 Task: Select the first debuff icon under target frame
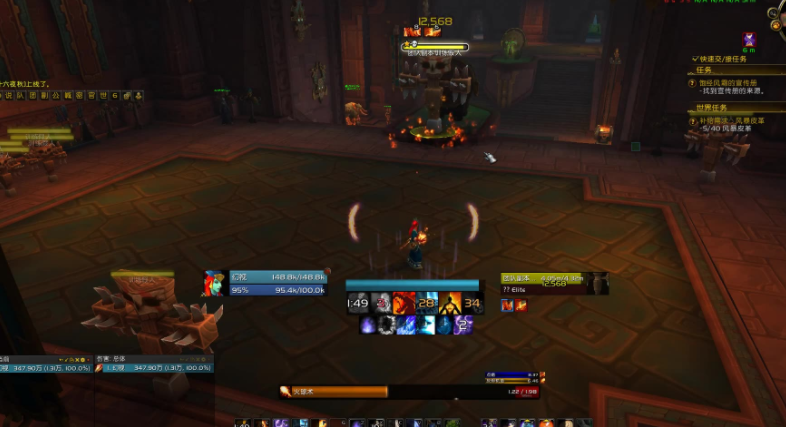(x=507, y=305)
